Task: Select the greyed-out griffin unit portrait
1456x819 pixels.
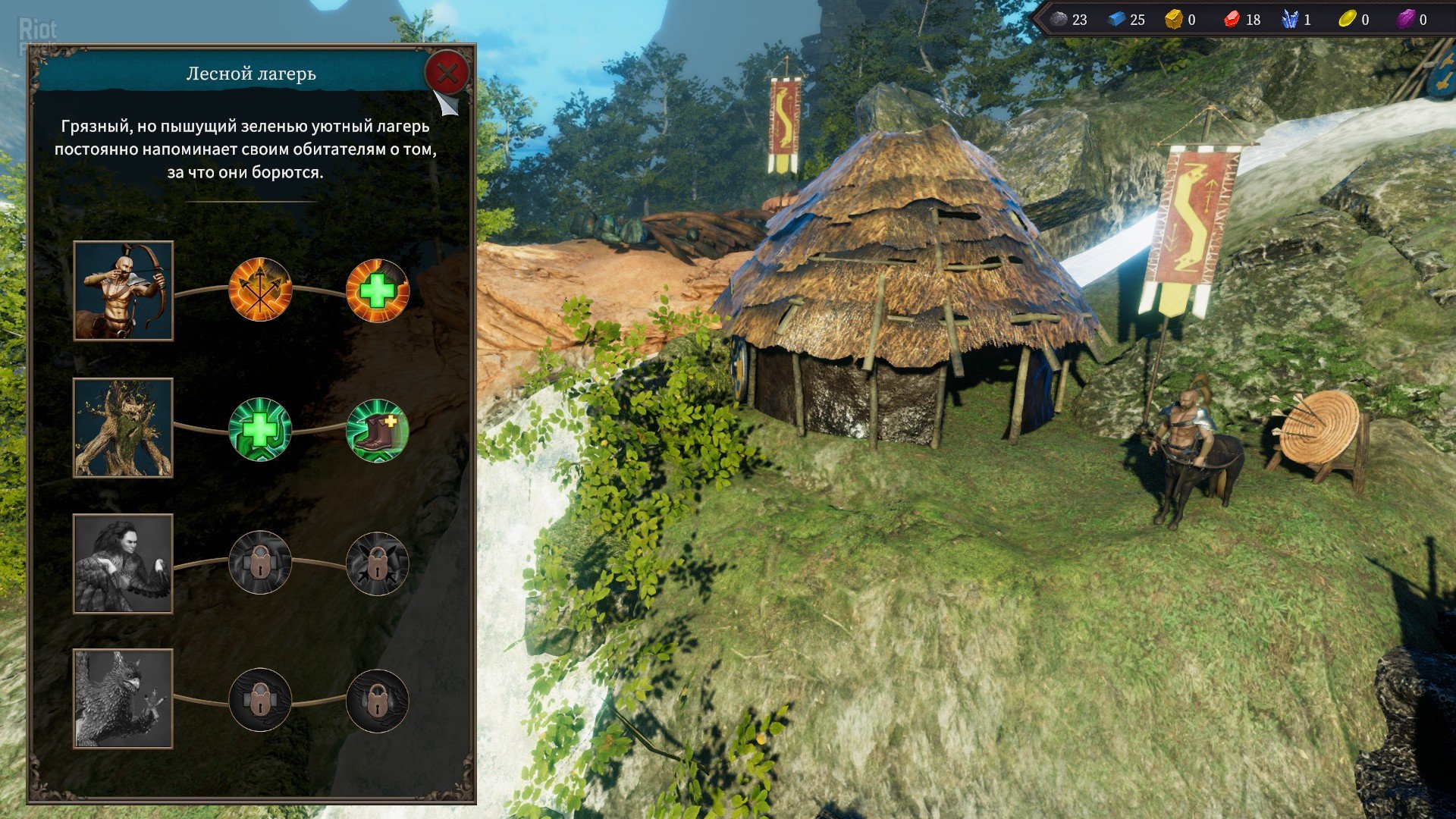Action: pos(124,698)
